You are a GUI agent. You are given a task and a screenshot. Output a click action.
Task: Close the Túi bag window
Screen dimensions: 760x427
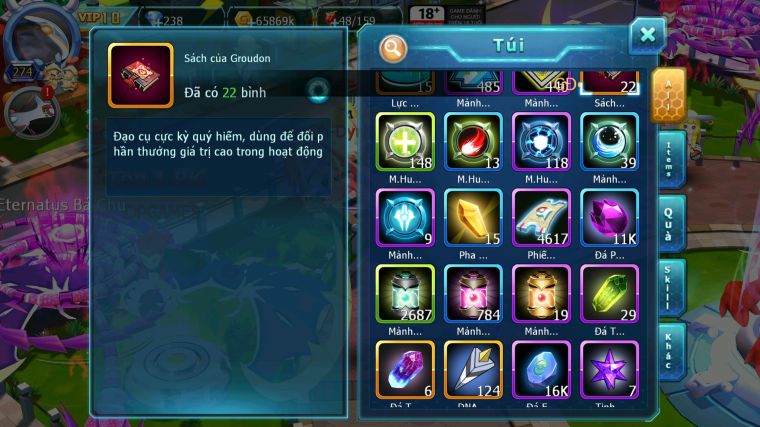coord(647,36)
